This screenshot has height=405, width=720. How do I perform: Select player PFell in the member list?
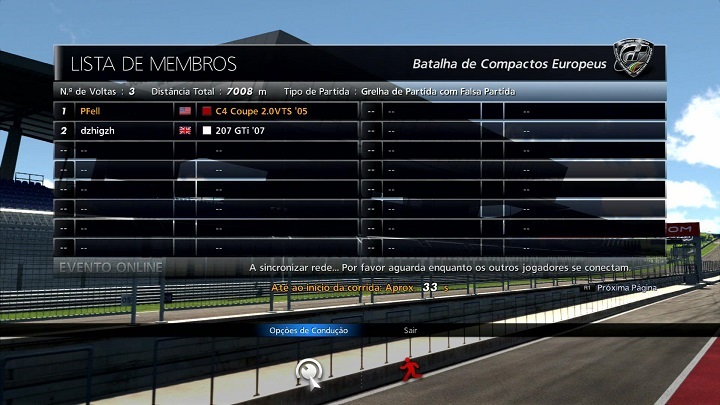point(90,111)
